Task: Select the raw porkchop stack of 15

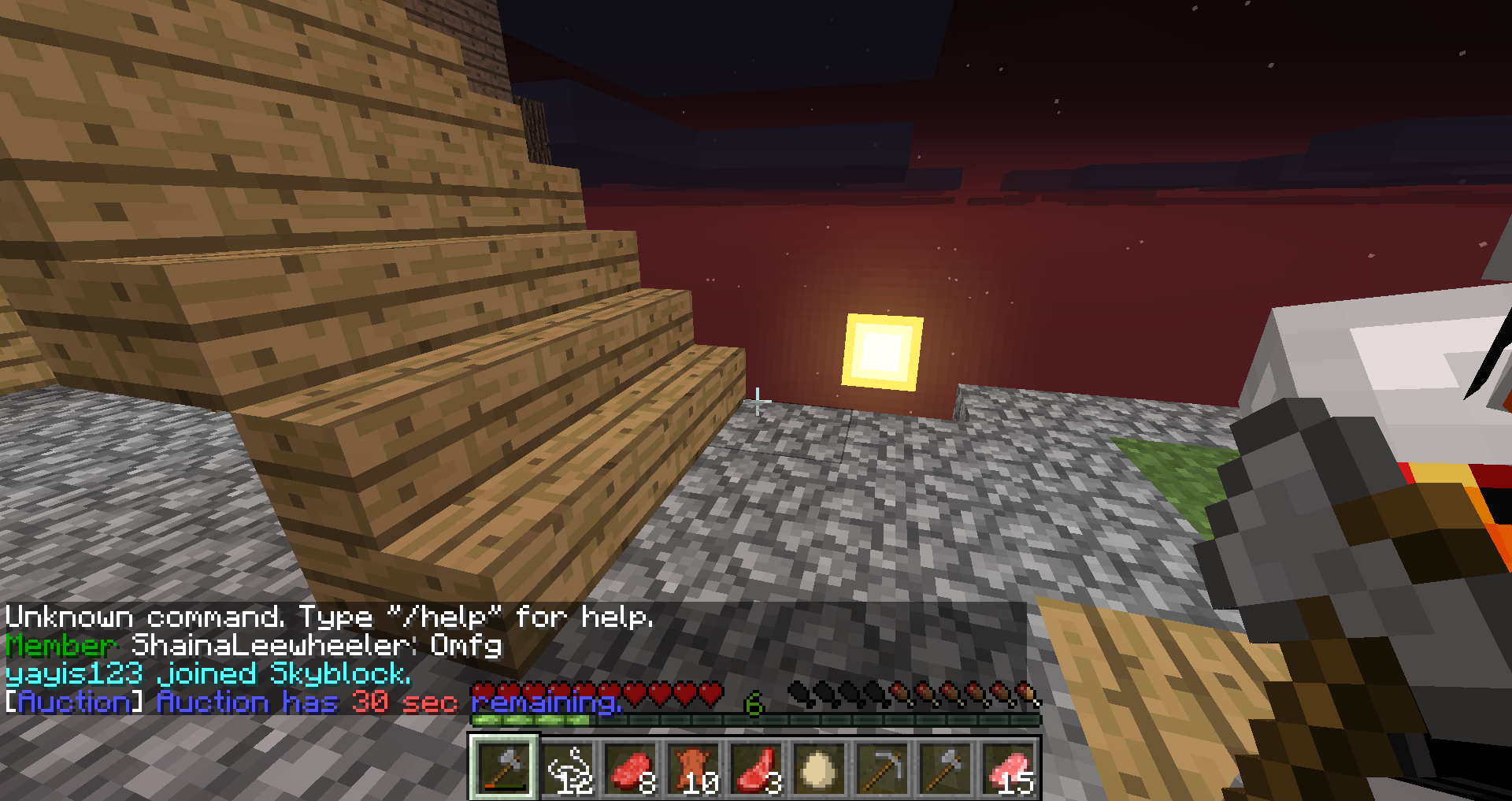Action: (1008, 767)
